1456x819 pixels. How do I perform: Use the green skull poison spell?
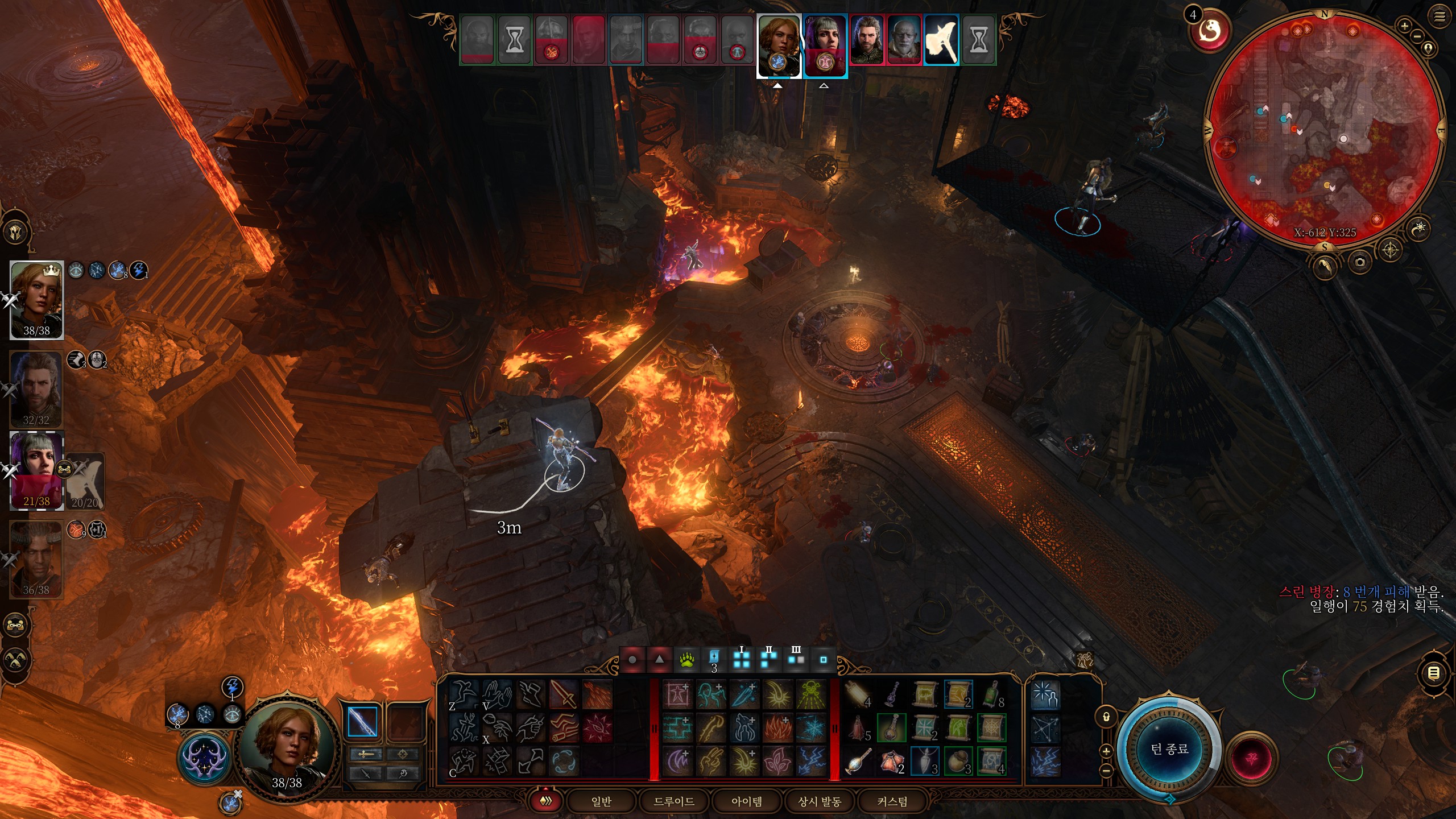[x=811, y=694]
